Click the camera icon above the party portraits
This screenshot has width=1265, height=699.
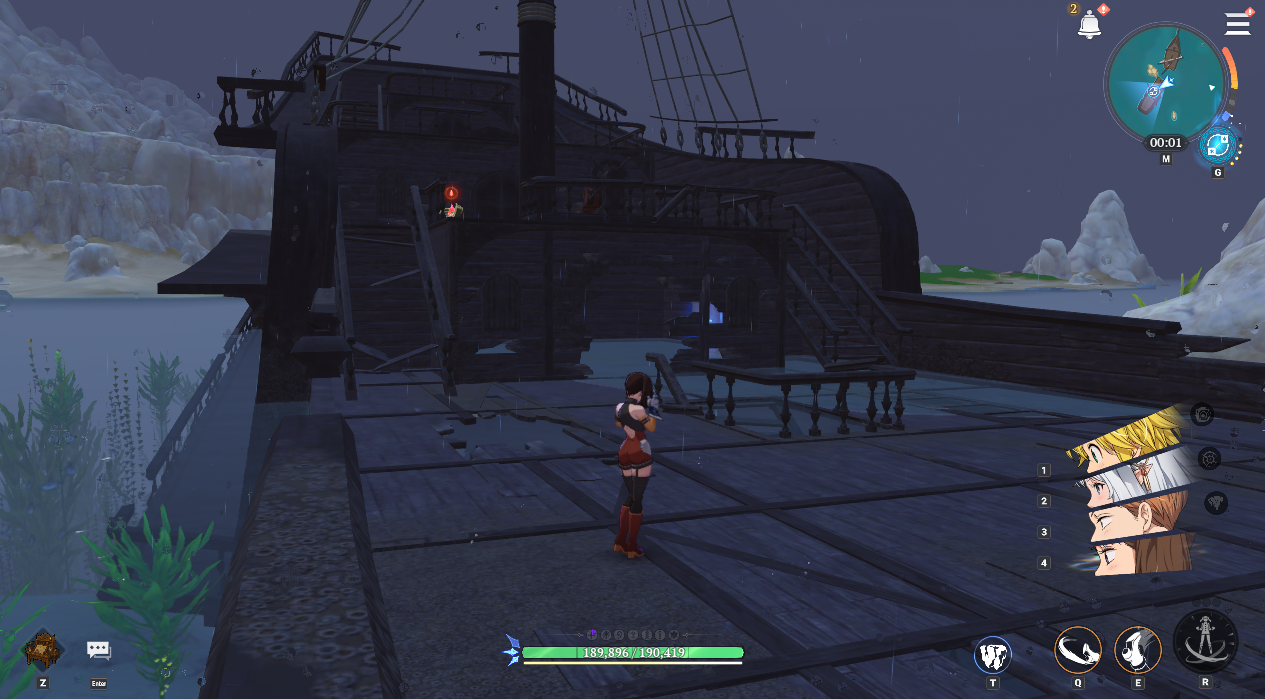[x=1204, y=413]
